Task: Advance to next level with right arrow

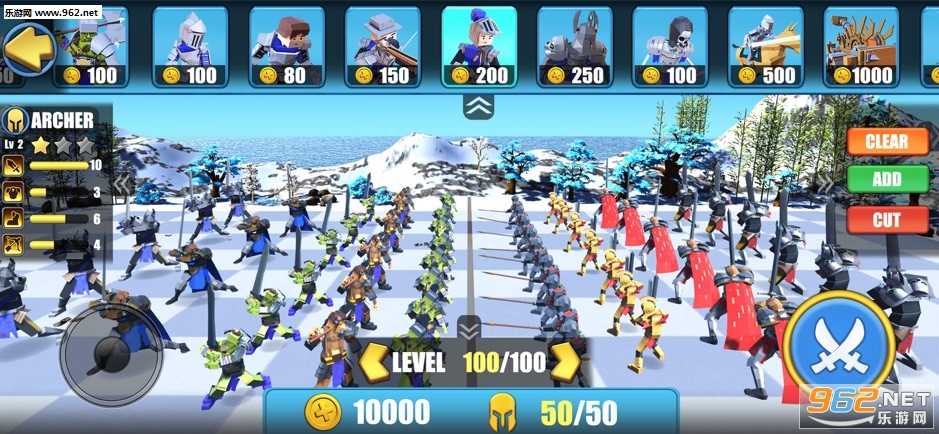Action: (x=566, y=362)
